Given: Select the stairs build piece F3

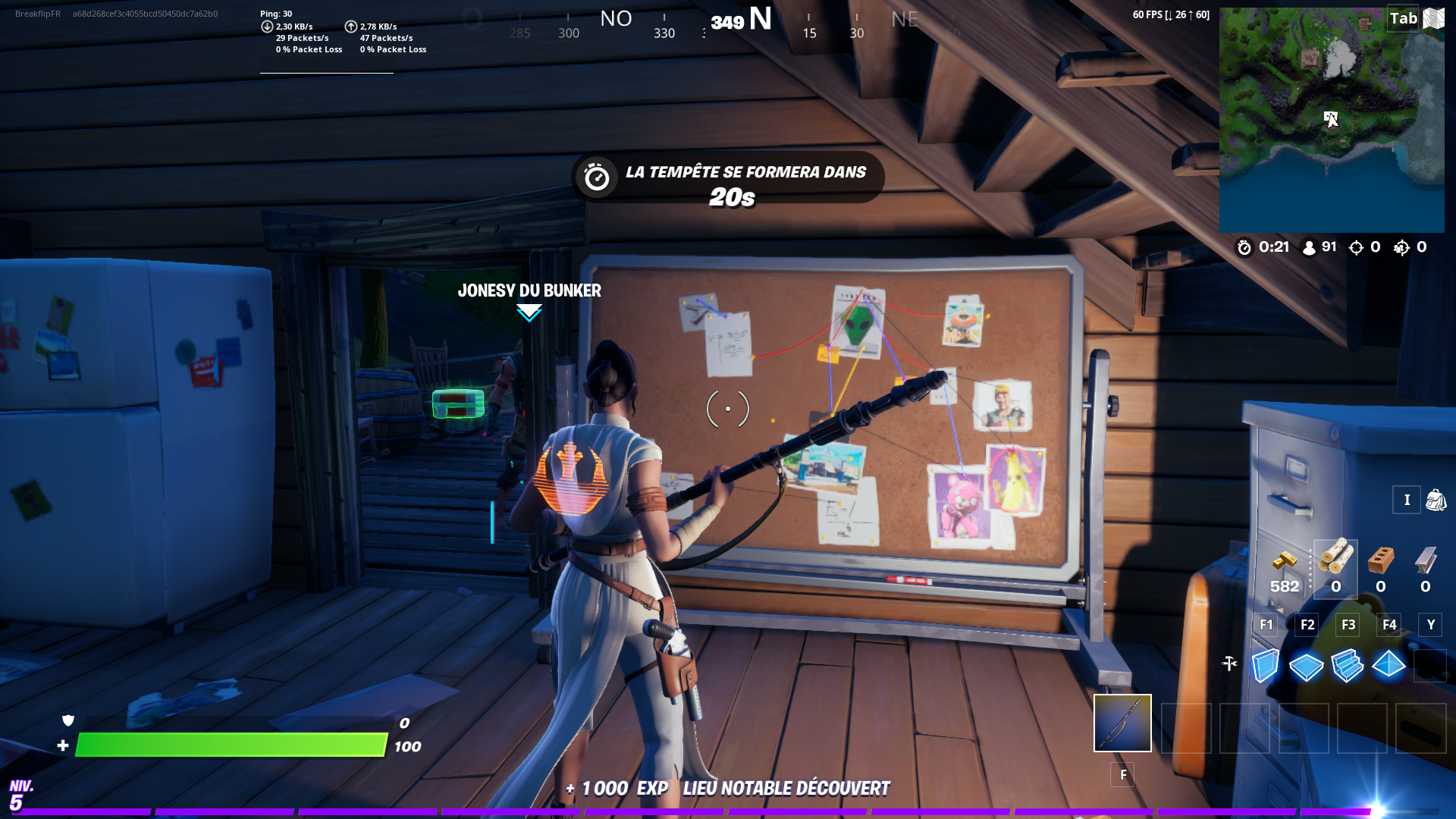Looking at the screenshot, I should (x=1348, y=665).
